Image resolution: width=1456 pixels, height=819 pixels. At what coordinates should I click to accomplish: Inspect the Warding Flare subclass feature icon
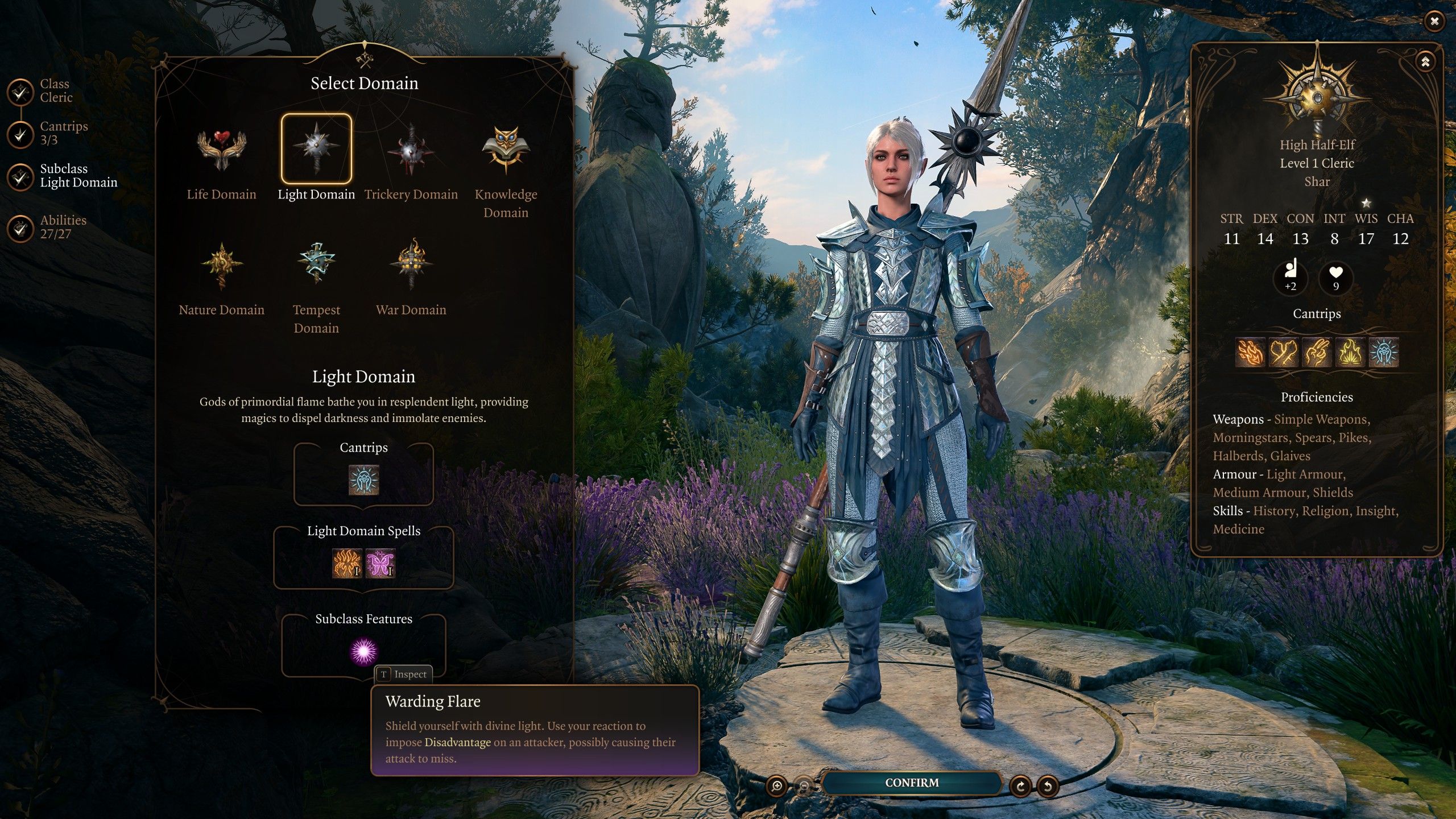(363, 651)
